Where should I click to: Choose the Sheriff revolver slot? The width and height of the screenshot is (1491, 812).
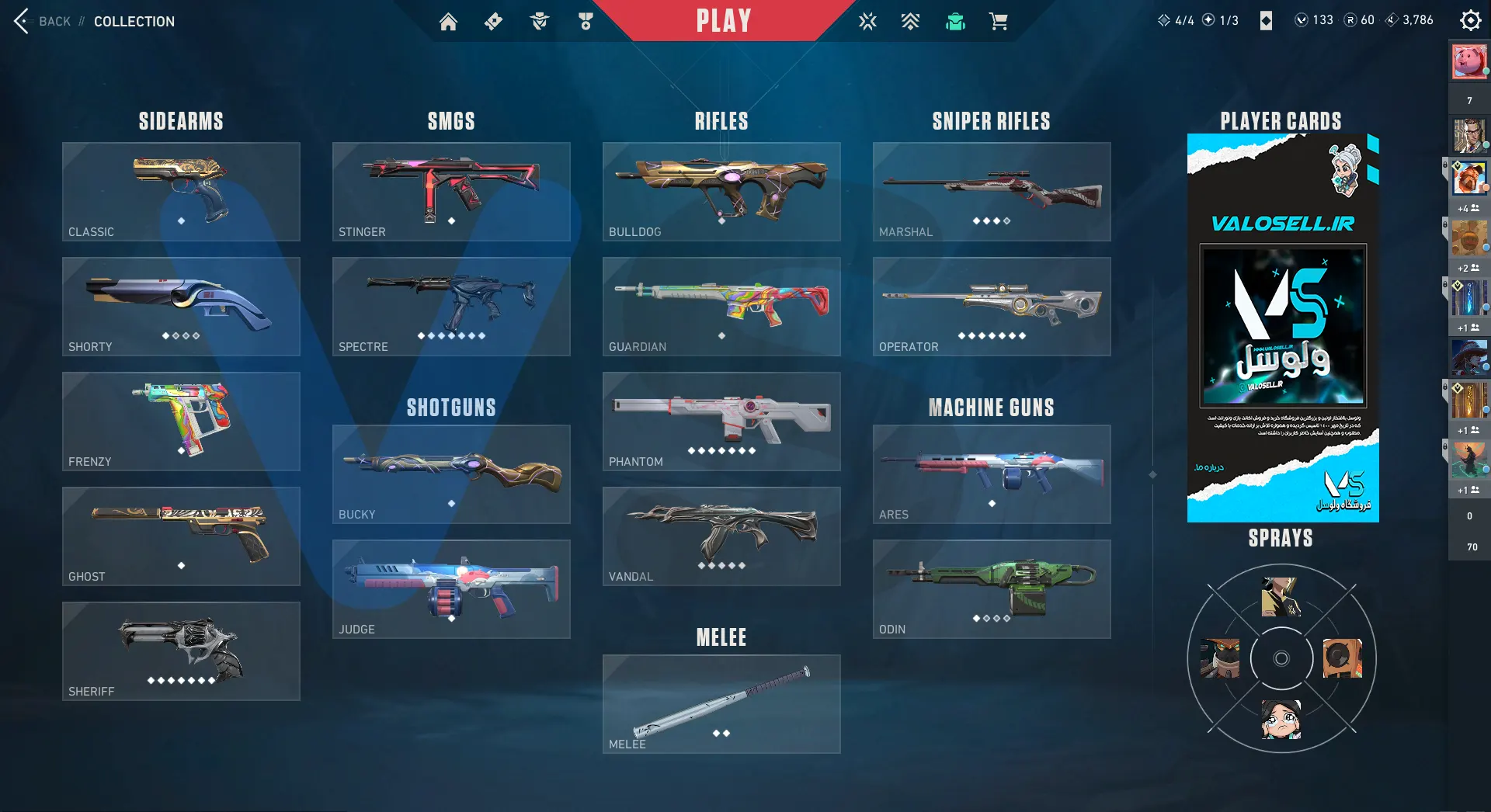click(181, 651)
